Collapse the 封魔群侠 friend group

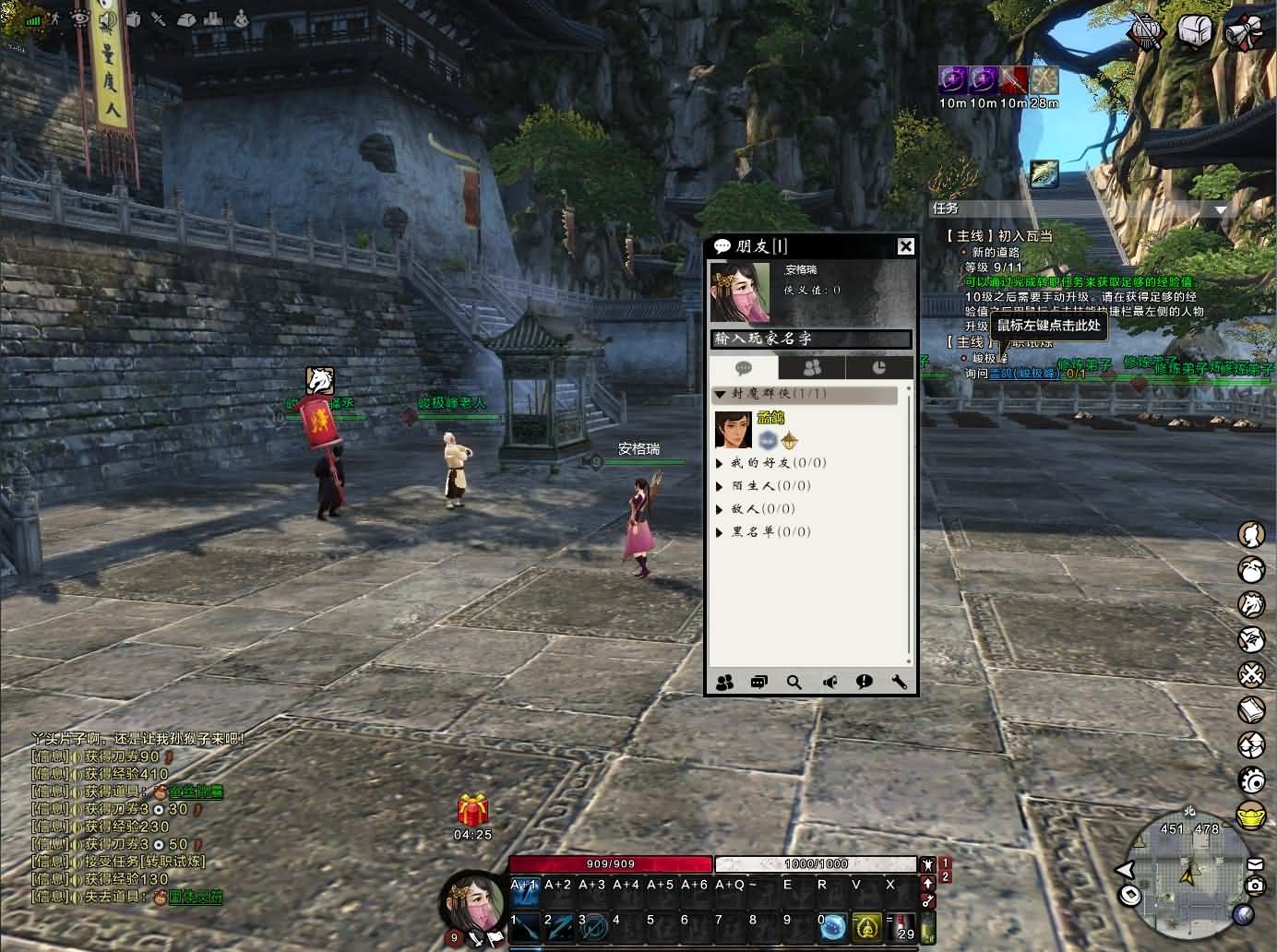(x=721, y=394)
